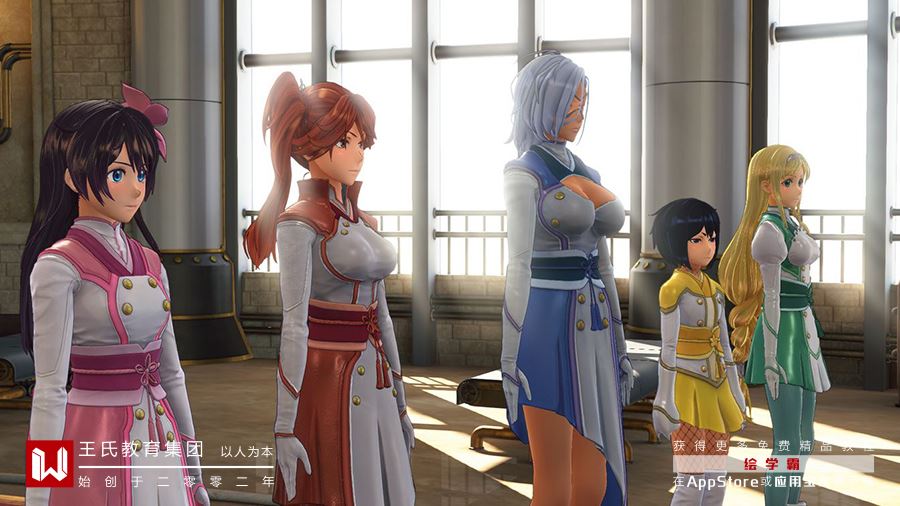Click the red 王氏教育集团 W logo

click(x=50, y=464)
